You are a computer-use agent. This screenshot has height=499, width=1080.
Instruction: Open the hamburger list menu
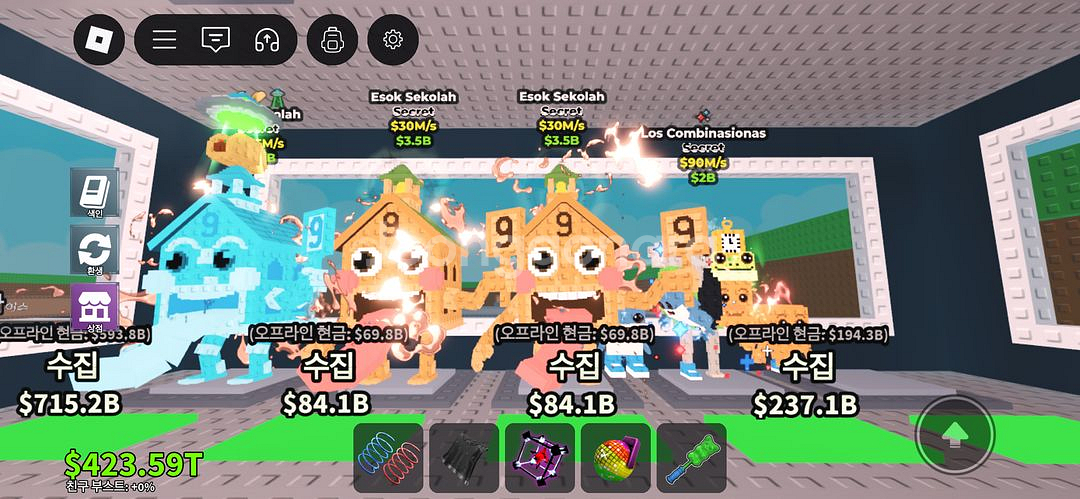point(164,40)
